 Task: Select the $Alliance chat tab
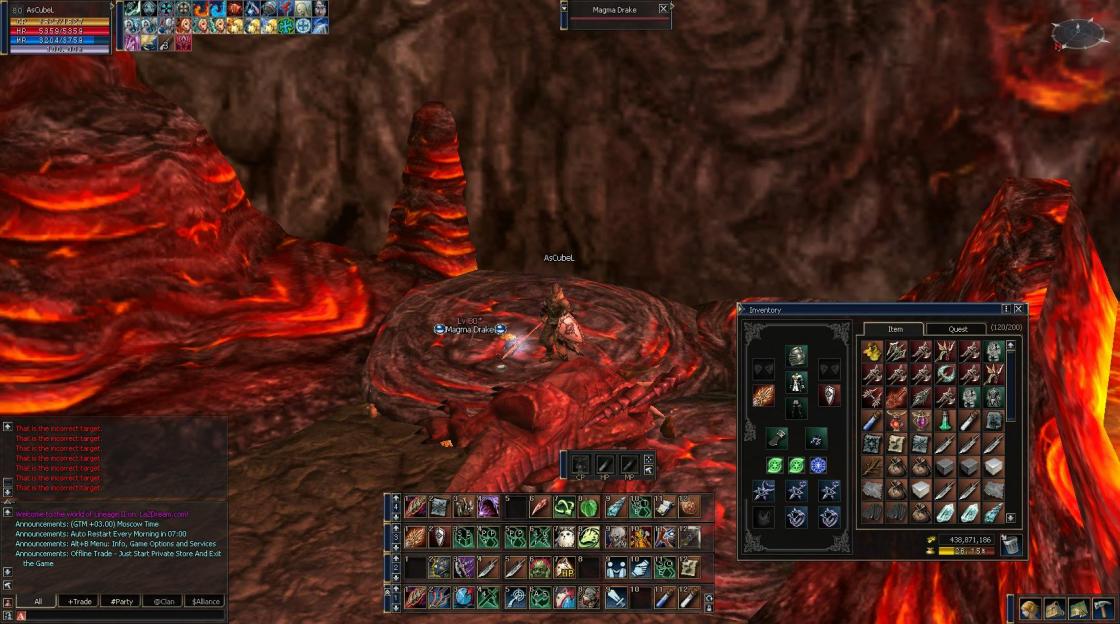click(203, 602)
